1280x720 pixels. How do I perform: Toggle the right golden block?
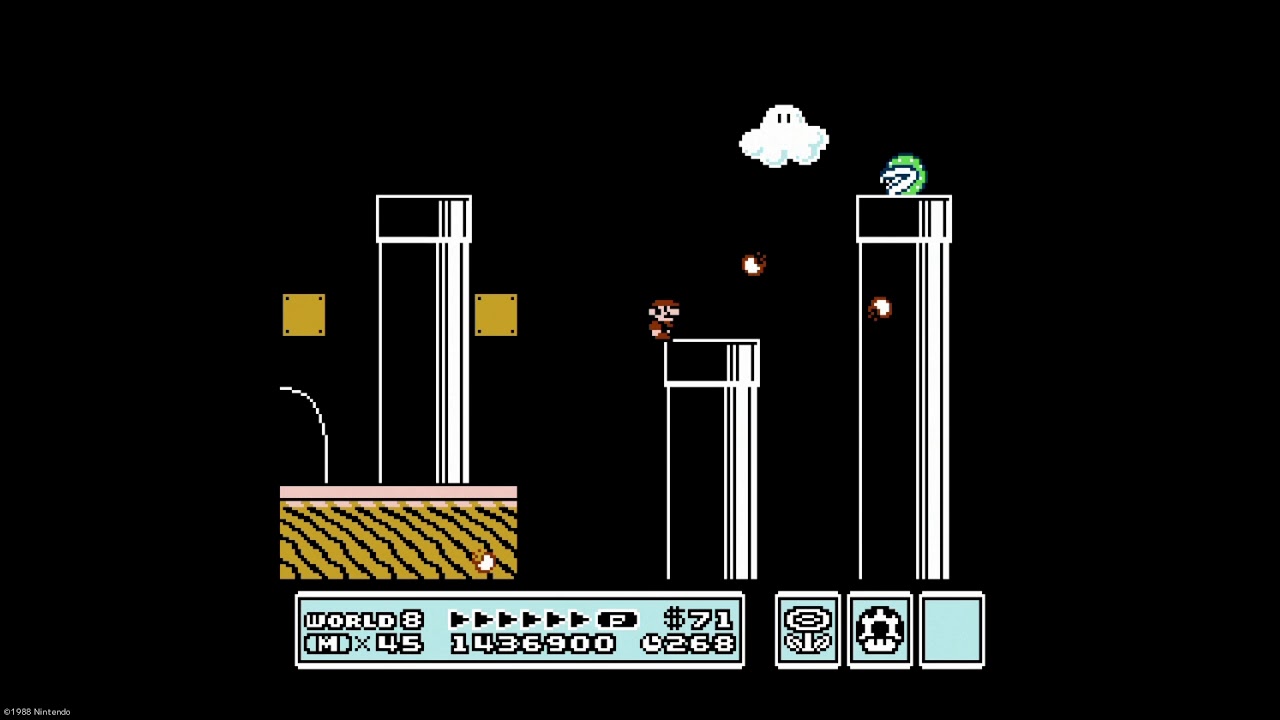[497, 317]
